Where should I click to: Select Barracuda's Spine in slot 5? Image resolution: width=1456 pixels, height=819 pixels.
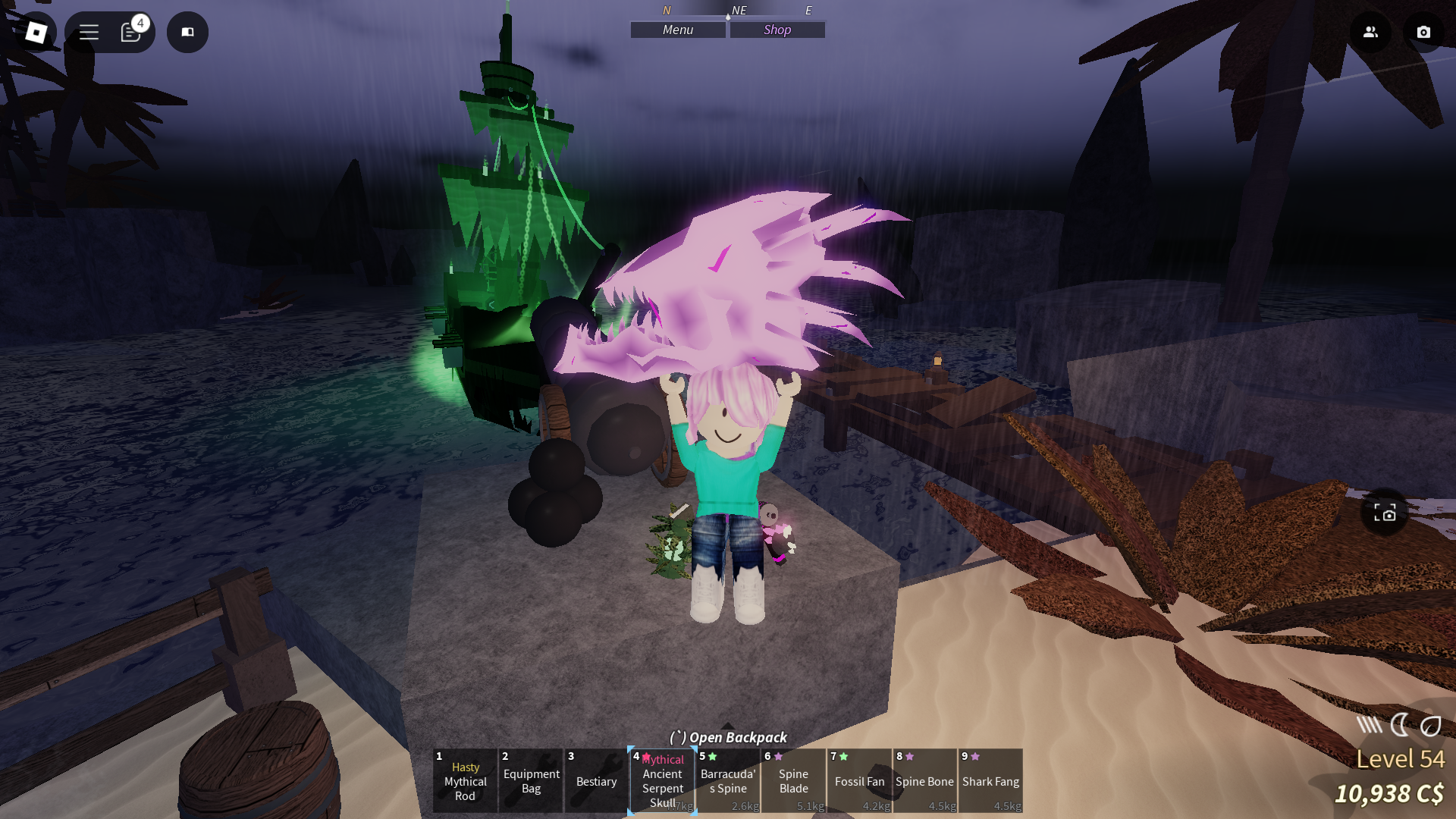pyautogui.click(x=727, y=781)
